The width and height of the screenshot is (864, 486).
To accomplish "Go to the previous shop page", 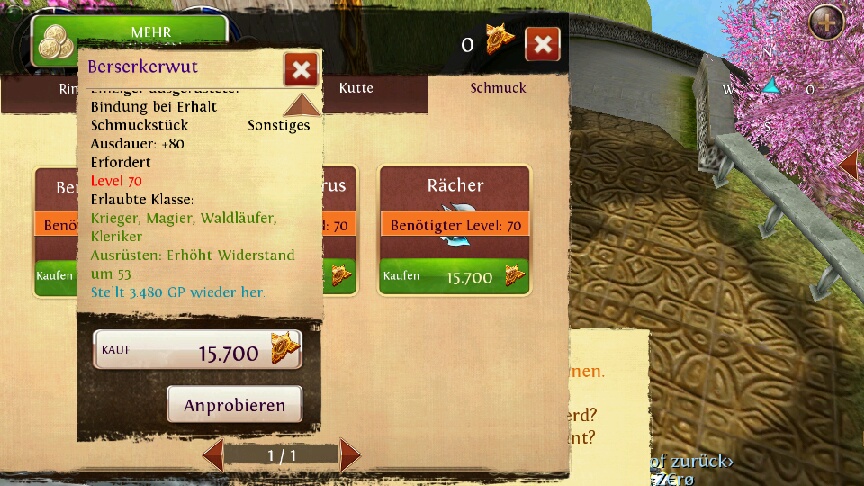I will pos(212,455).
